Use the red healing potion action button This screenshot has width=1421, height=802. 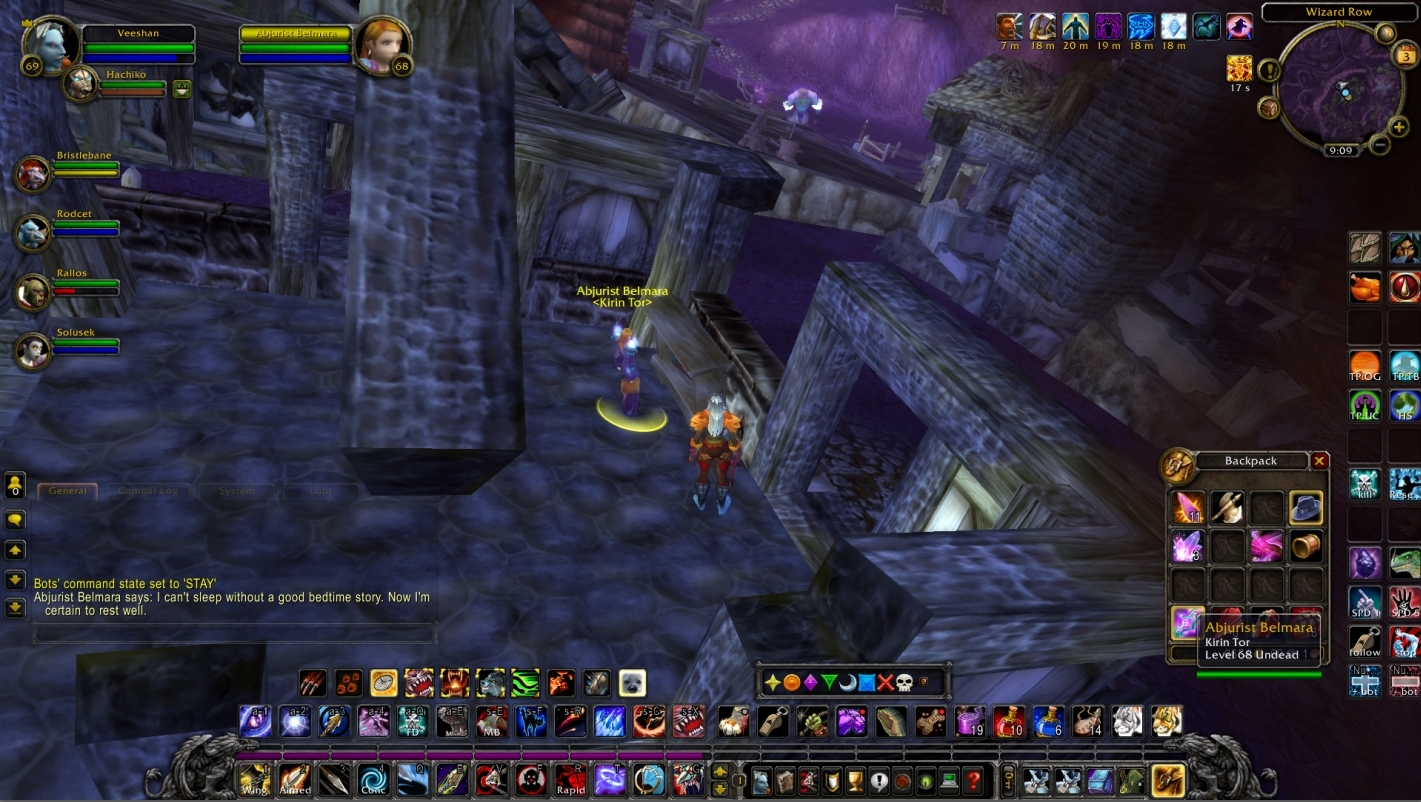pyautogui.click(x=1010, y=721)
